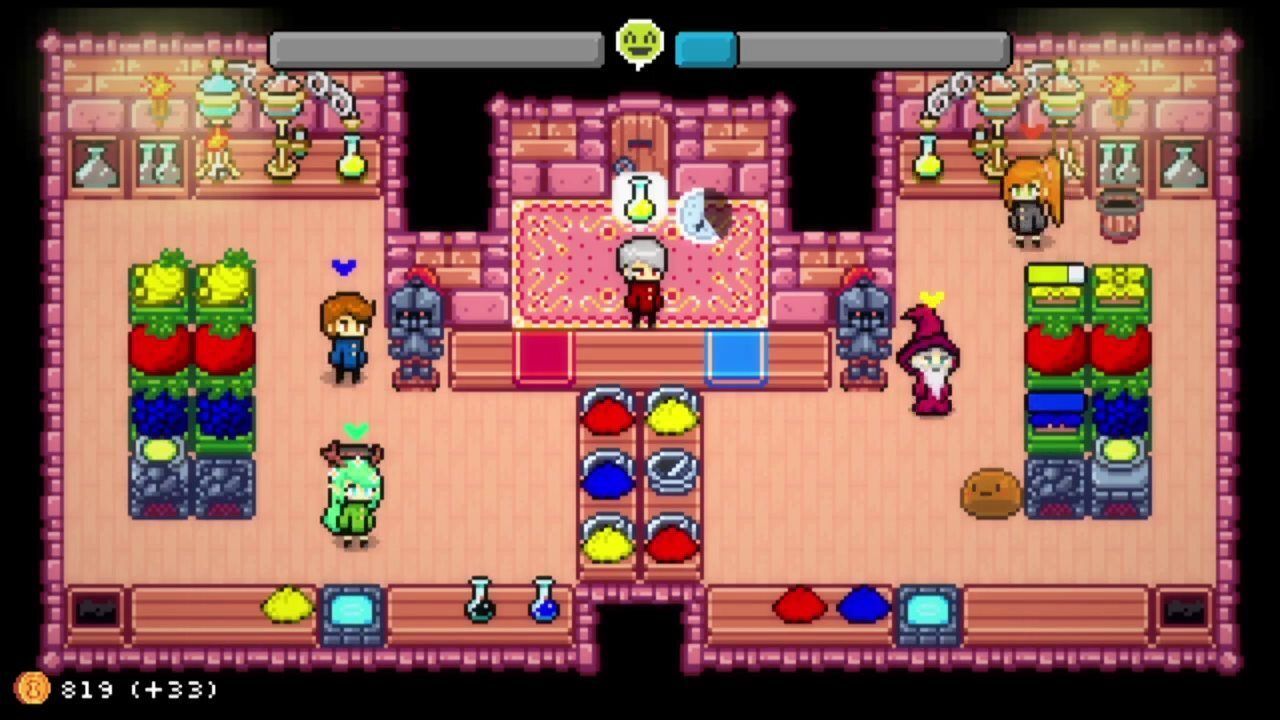Talk to the shopkeeper behind the counter
The width and height of the screenshot is (1280, 720).
click(x=643, y=280)
